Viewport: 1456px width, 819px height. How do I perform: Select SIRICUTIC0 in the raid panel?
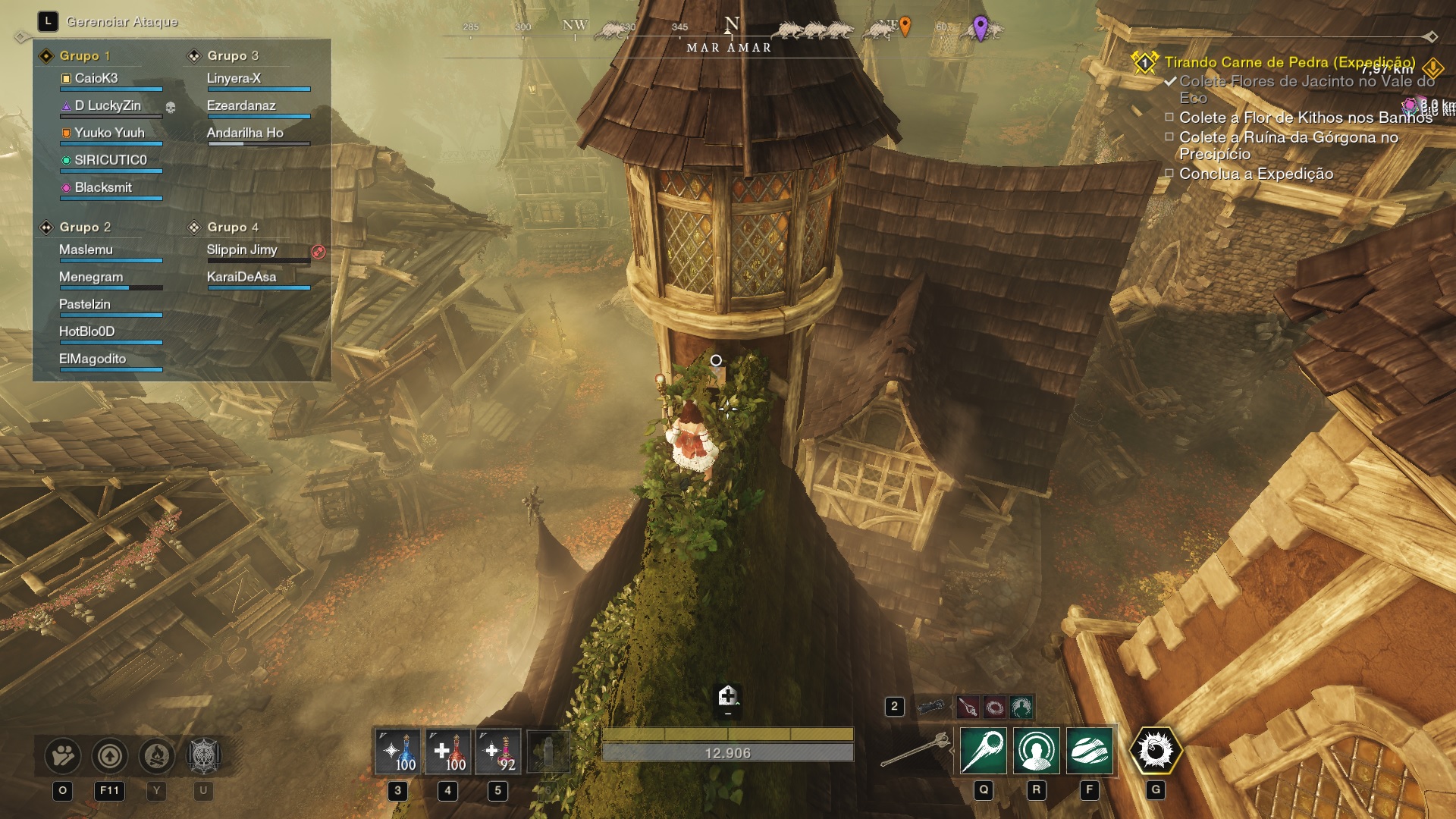tap(111, 160)
